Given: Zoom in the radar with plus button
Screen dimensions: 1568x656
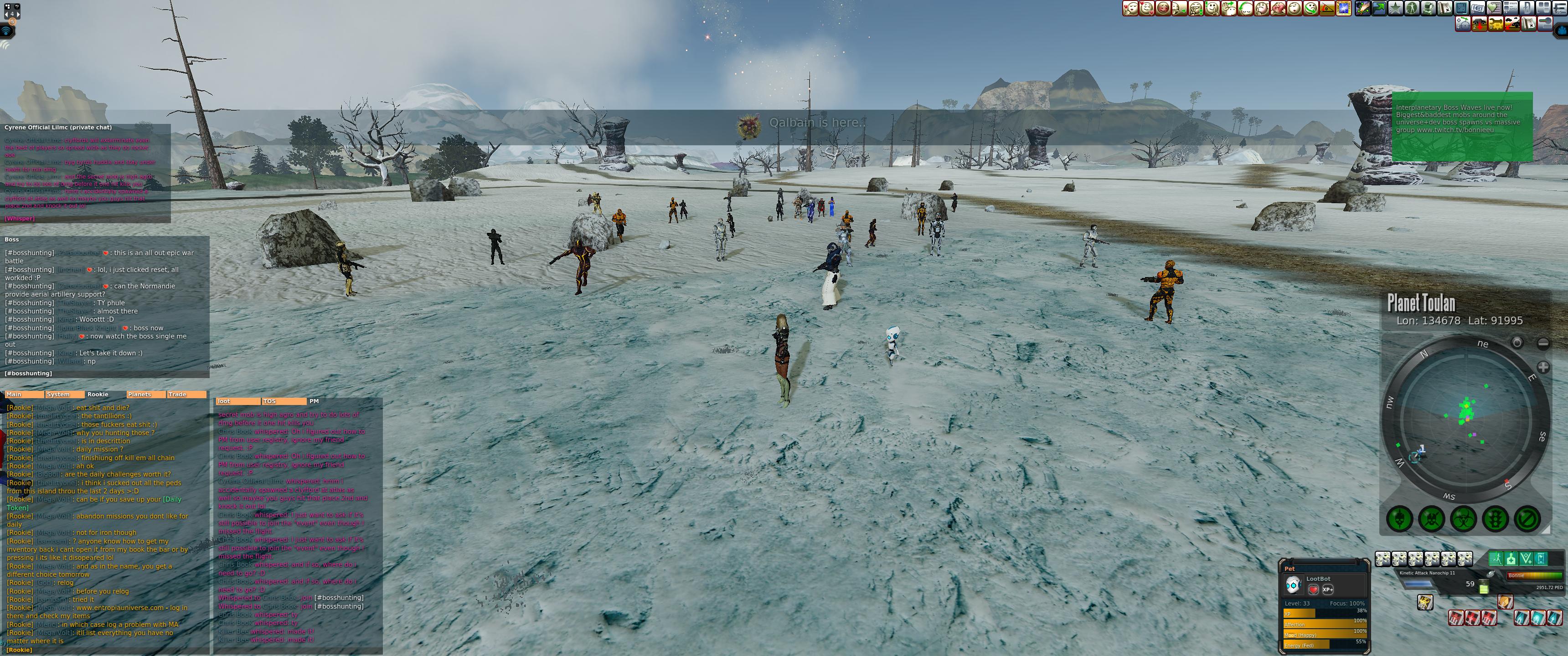Looking at the screenshot, I should click(x=1542, y=367).
